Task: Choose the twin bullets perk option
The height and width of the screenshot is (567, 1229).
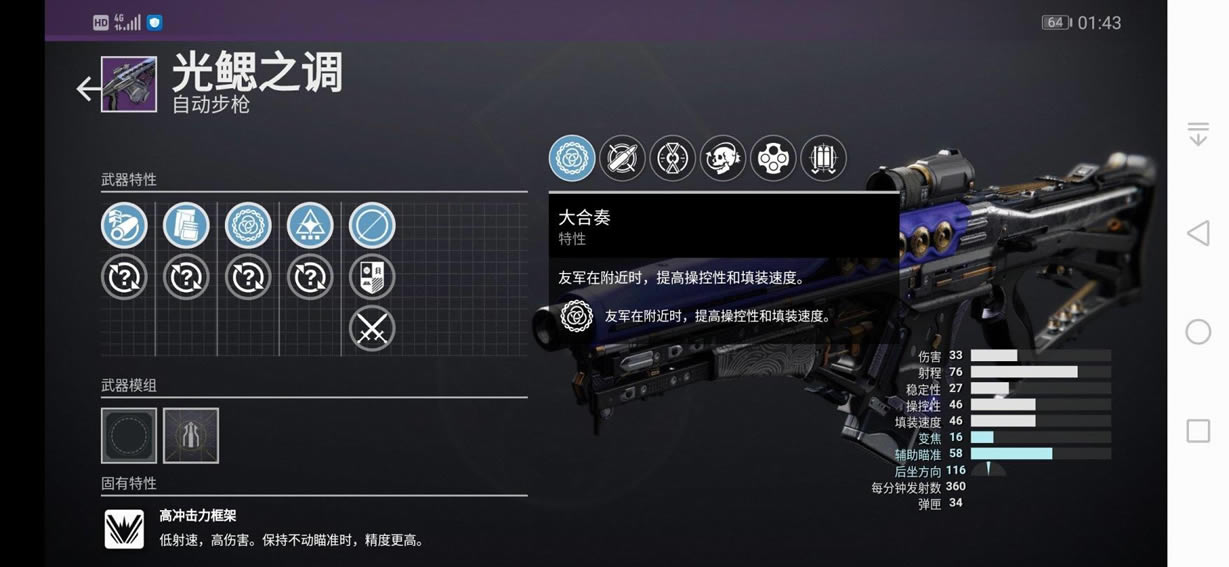Action: [823, 158]
